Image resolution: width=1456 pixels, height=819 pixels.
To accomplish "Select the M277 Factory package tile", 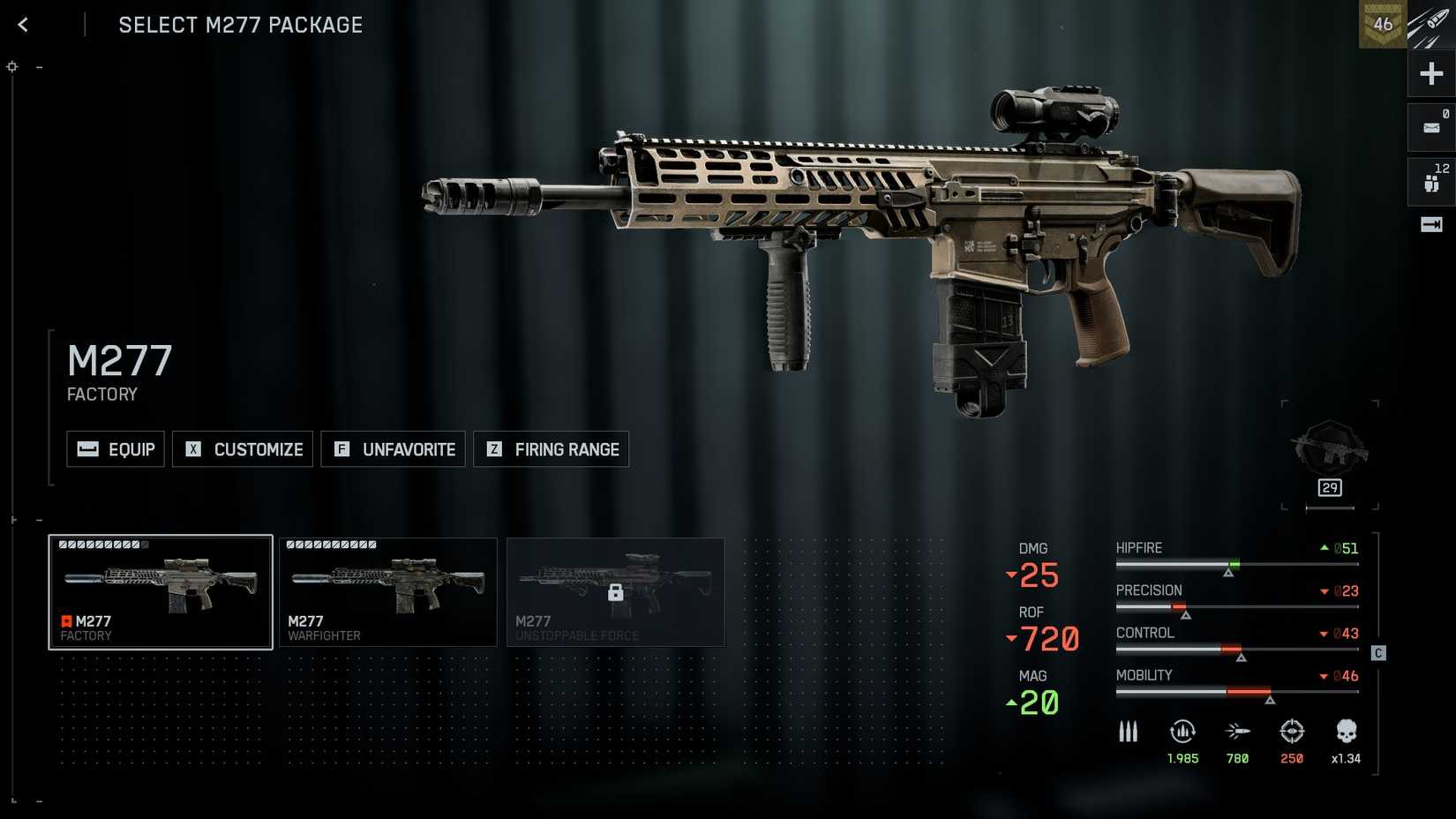I will (160, 591).
